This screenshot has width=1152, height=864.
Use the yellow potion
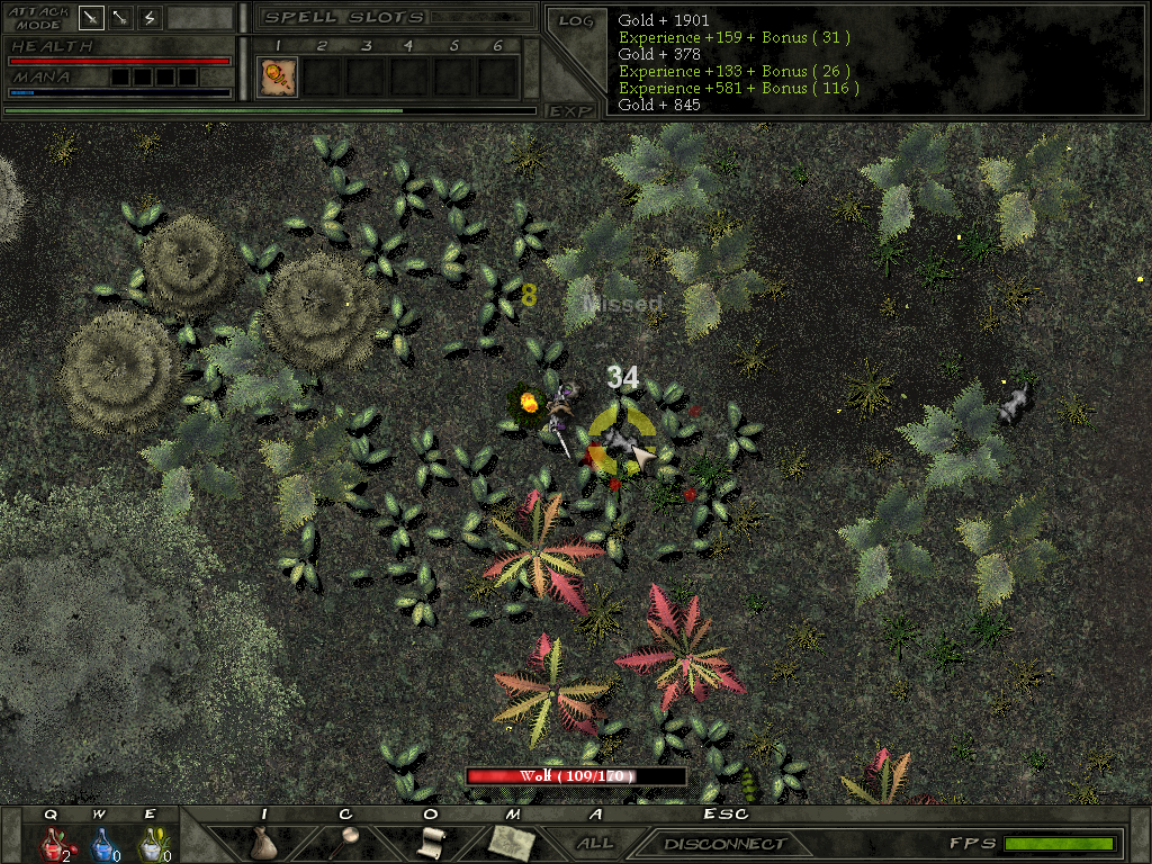152,845
